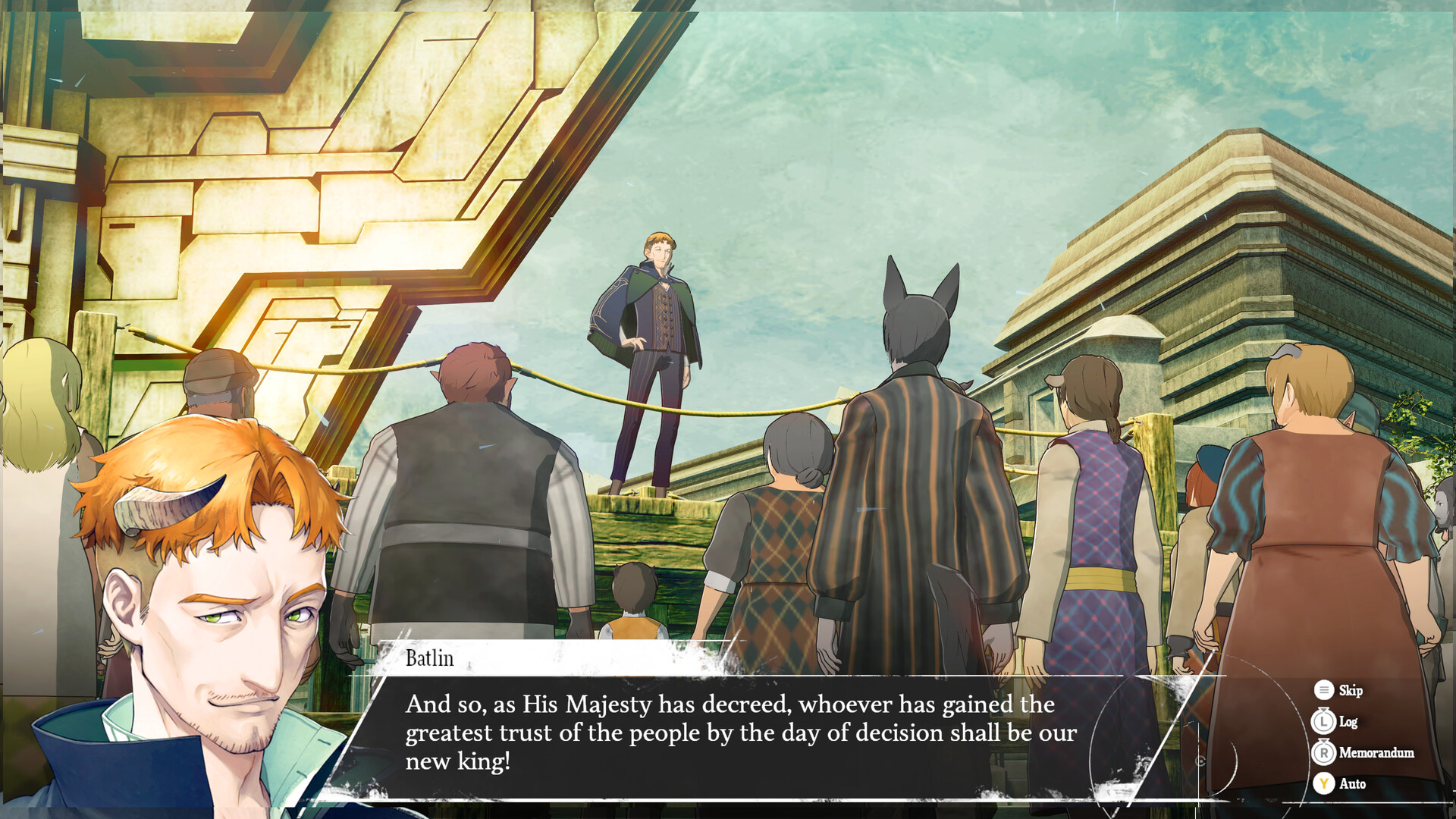Click the Skip label text
Viewport: 1456px width, 819px height.
tap(1350, 691)
